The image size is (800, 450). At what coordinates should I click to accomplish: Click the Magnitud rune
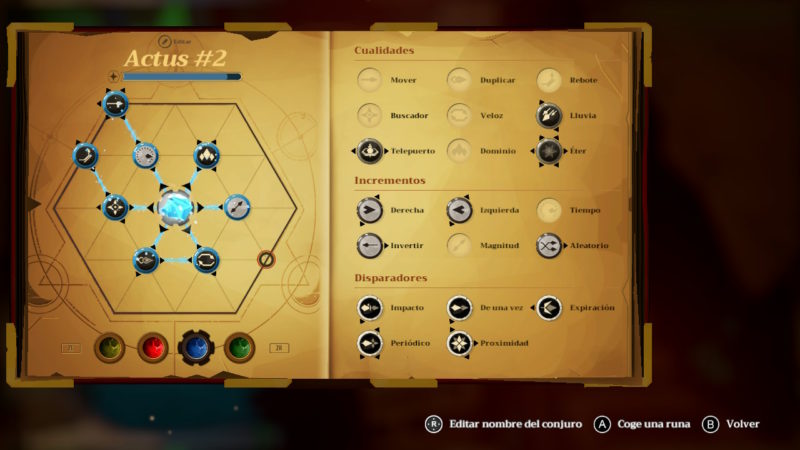click(x=459, y=245)
